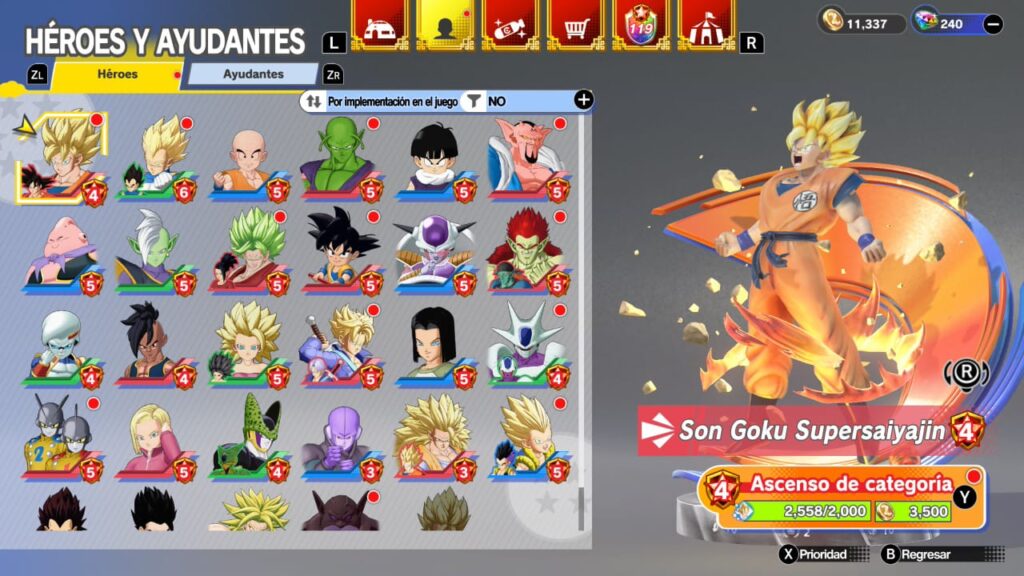Select the blonde Android 18 tile
This screenshot has width=1024, height=576.
tap(155, 437)
